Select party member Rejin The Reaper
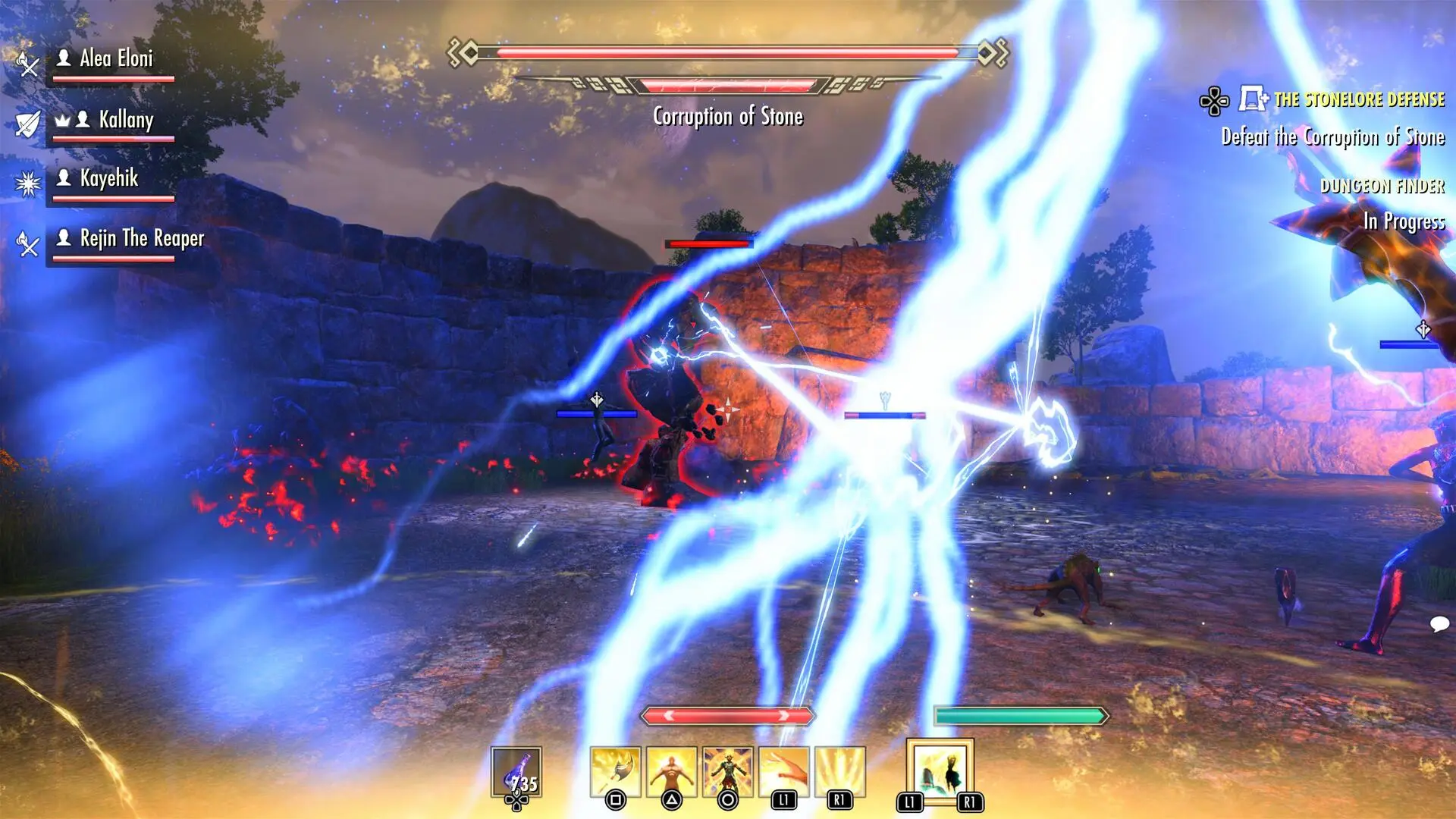The image size is (1456, 819). click(x=141, y=239)
